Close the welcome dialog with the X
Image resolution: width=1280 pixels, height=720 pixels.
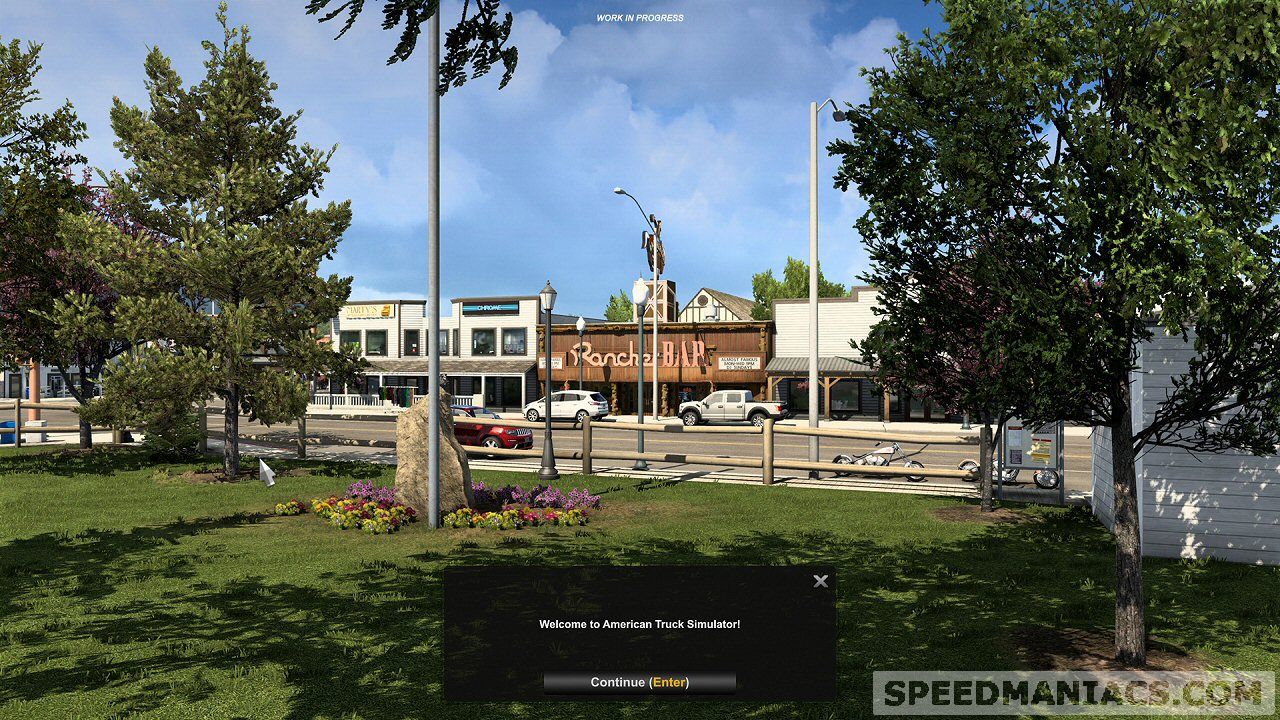(820, 581)
